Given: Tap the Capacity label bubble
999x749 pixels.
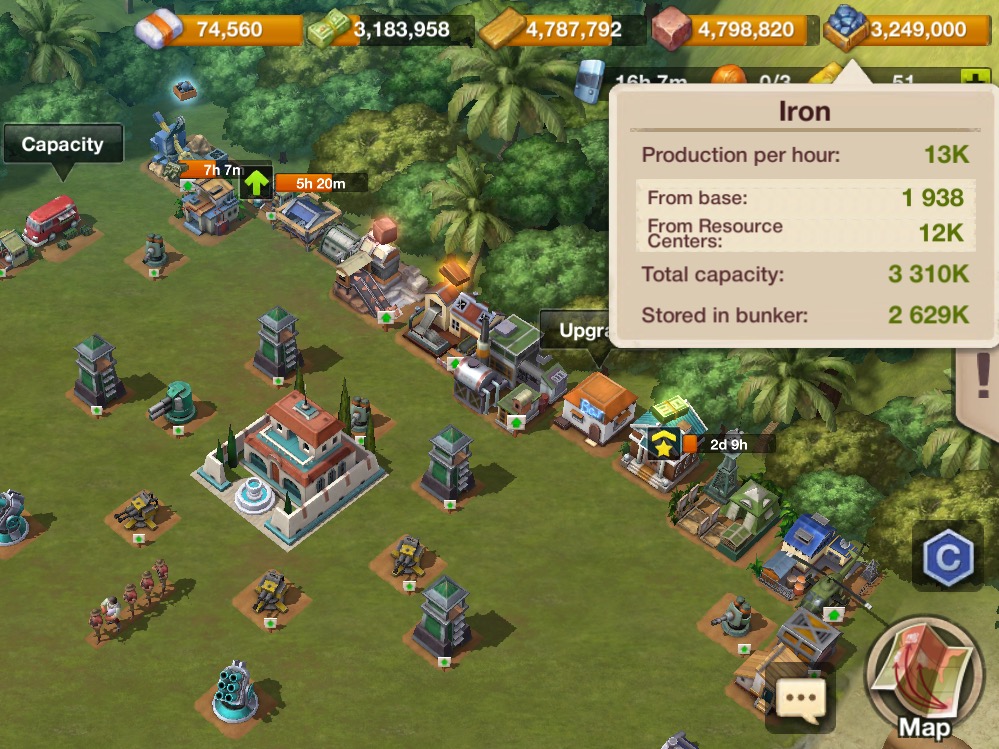Looking at the screenshot, I should pyautogui.click(x=62, y=145).
